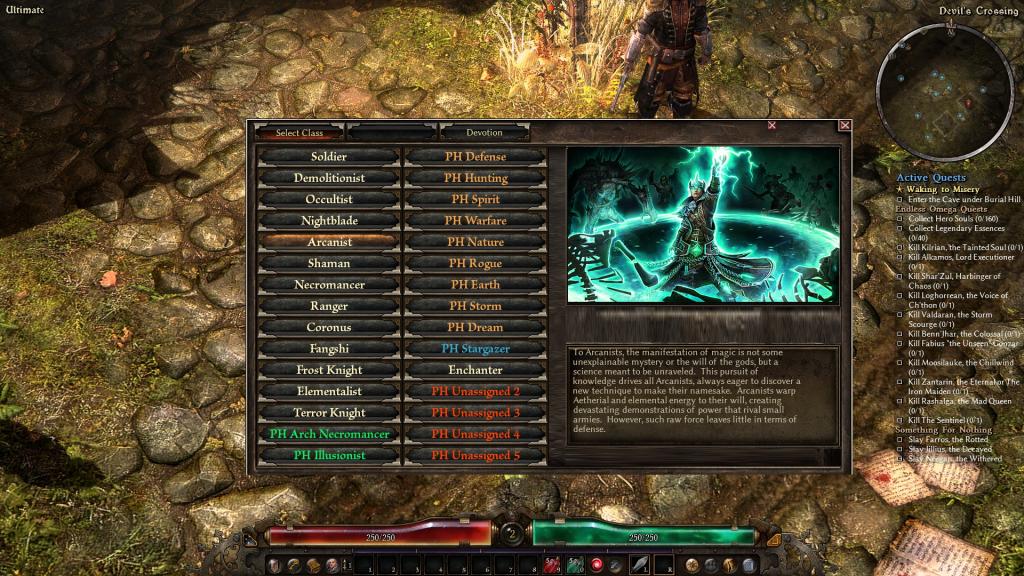Select the Soldier class
This screenshot has width=1024, height=576.
click(x=329, y=157)
